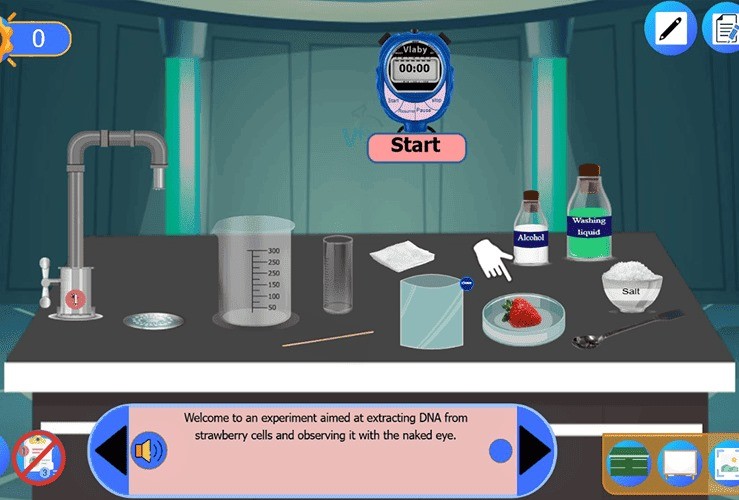Select the green chalkboard icon
Screen dimensions: 739x500
pos(629,463)
